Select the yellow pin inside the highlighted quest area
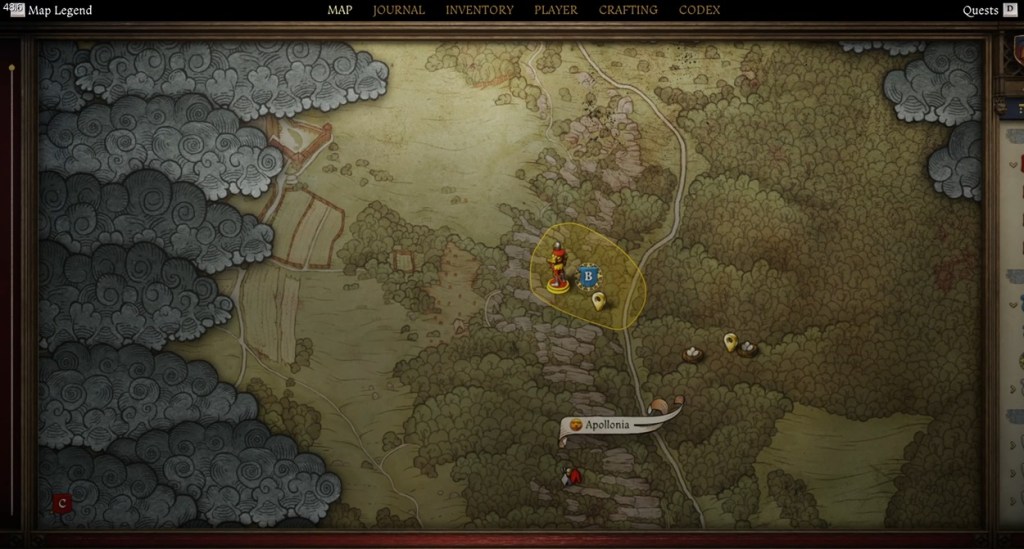The width and height of the screenshot is (1024, 549). pyautogui.click(x=598, y=300)
